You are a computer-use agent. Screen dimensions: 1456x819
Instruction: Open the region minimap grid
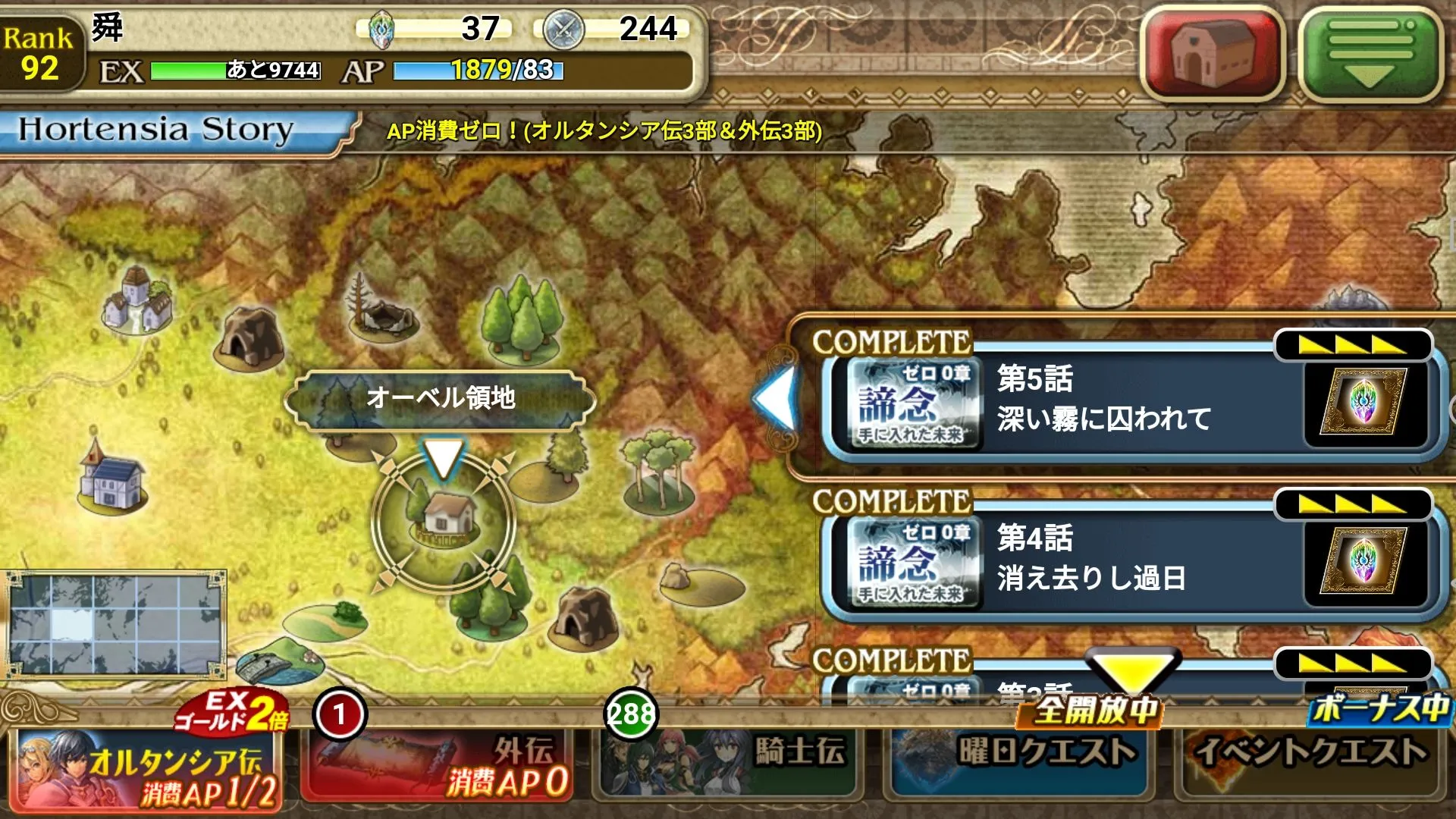click(115, 623)
